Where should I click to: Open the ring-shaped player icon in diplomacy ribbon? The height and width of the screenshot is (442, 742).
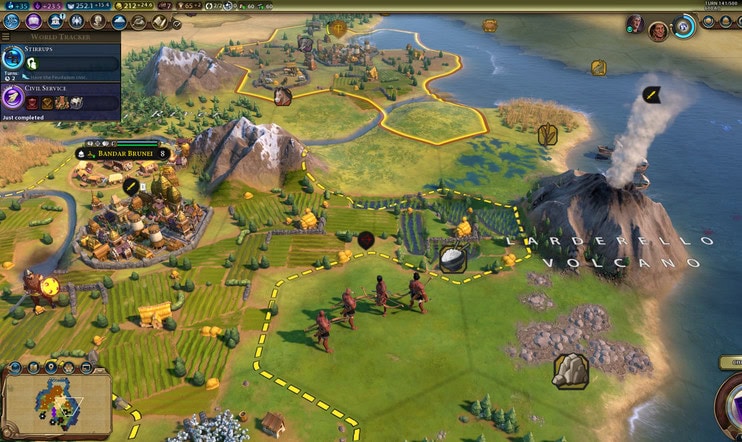pos(684,27)
